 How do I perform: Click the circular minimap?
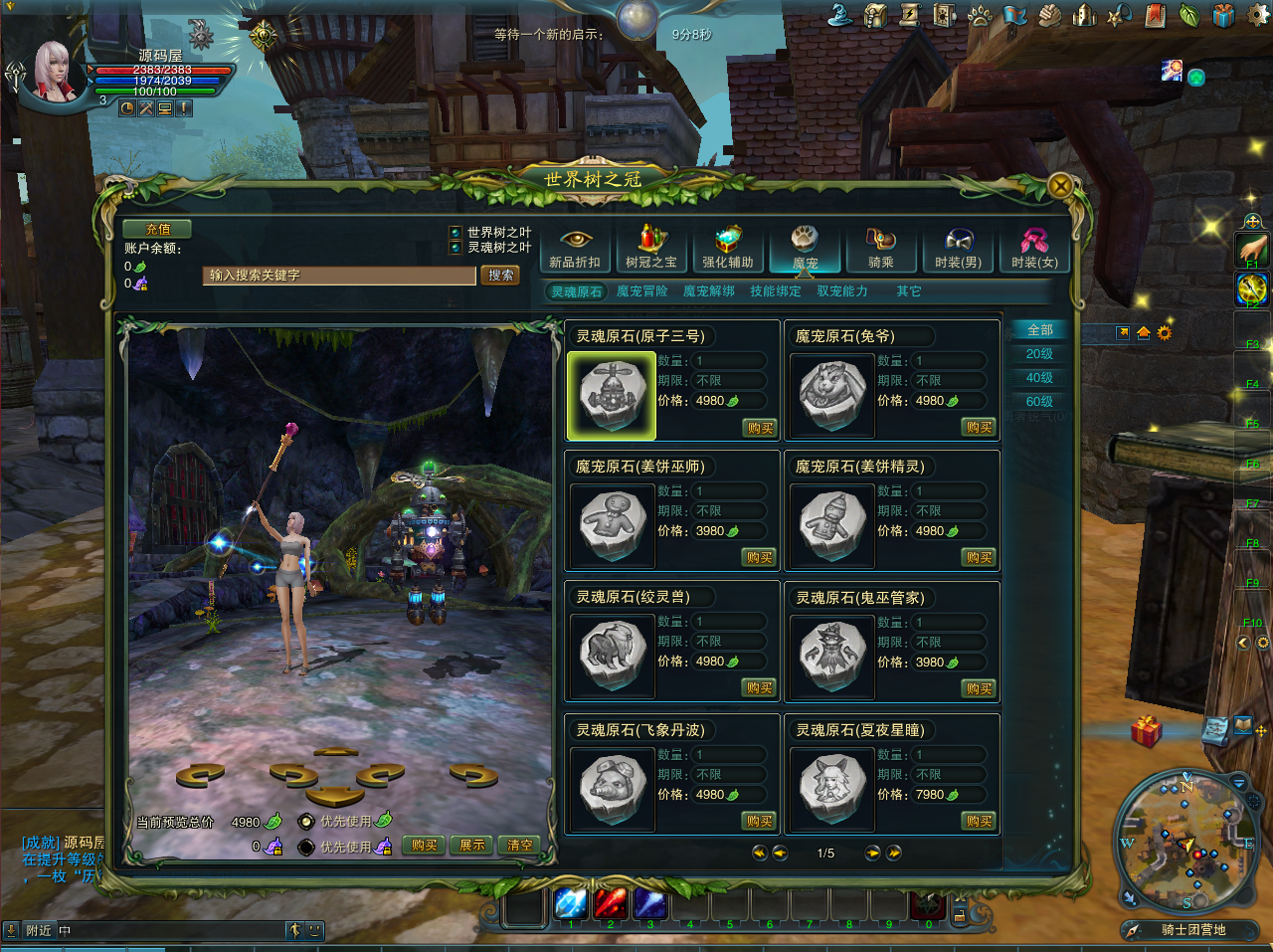1183,841
